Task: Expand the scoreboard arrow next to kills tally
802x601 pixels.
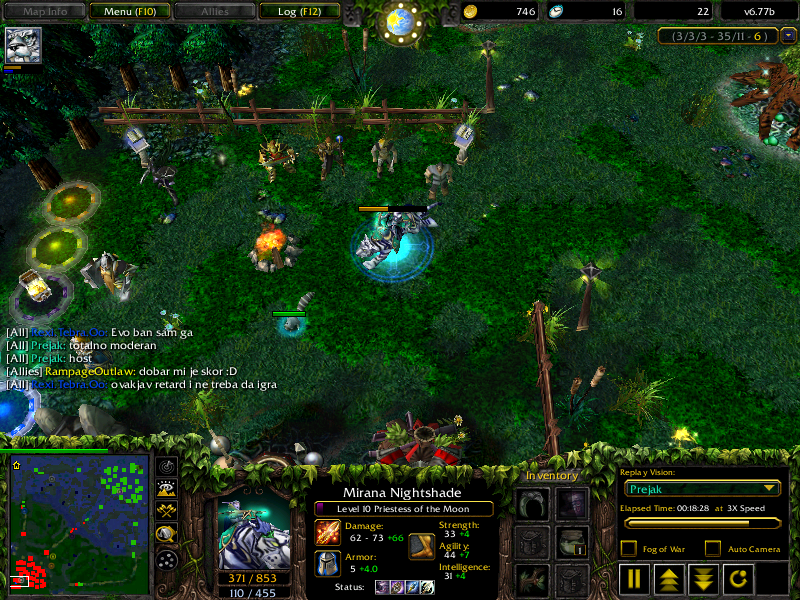Action: click(x=788, y=35)
